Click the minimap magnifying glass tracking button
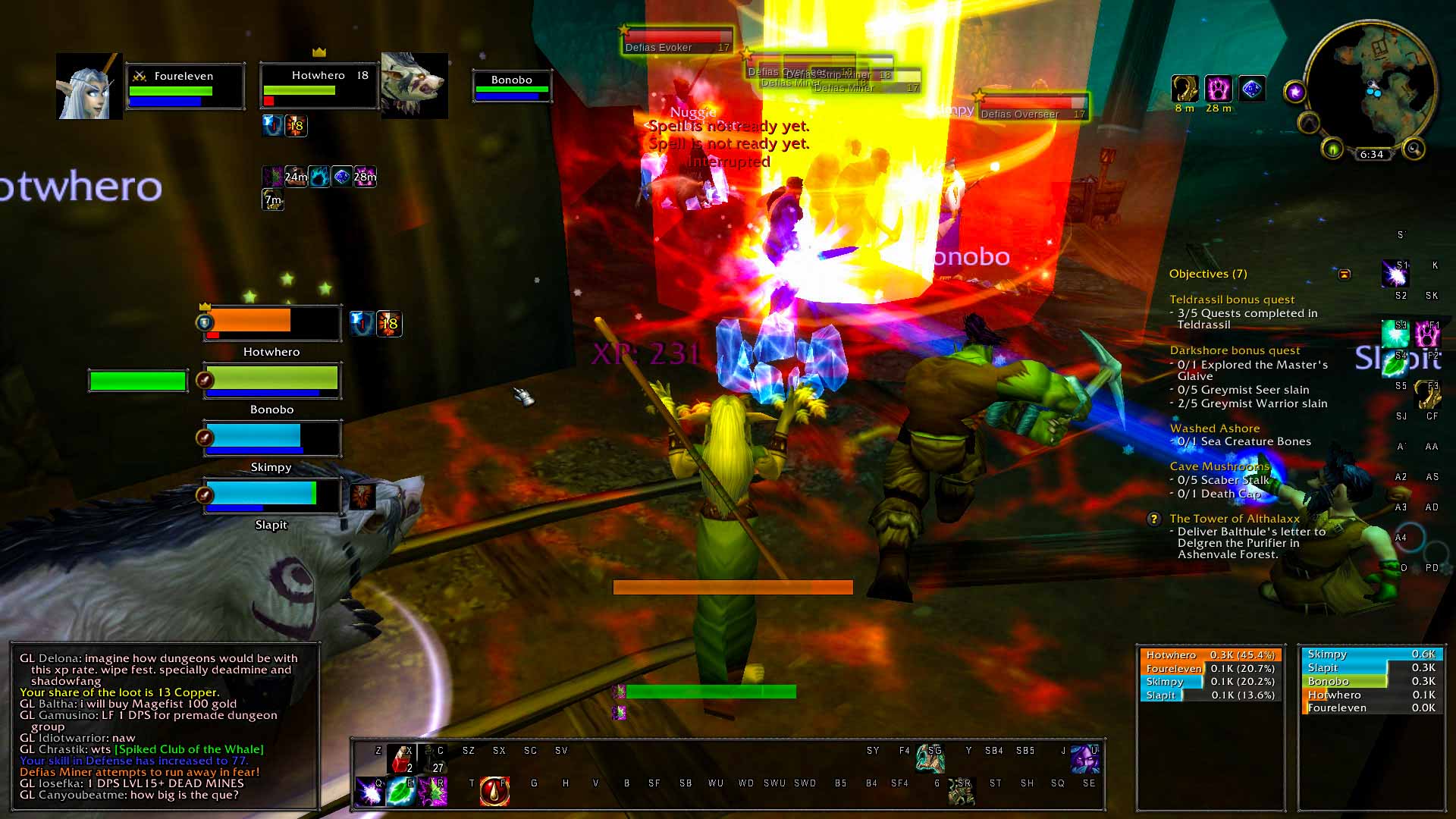1456x819 pixels. click(1413, 149)
